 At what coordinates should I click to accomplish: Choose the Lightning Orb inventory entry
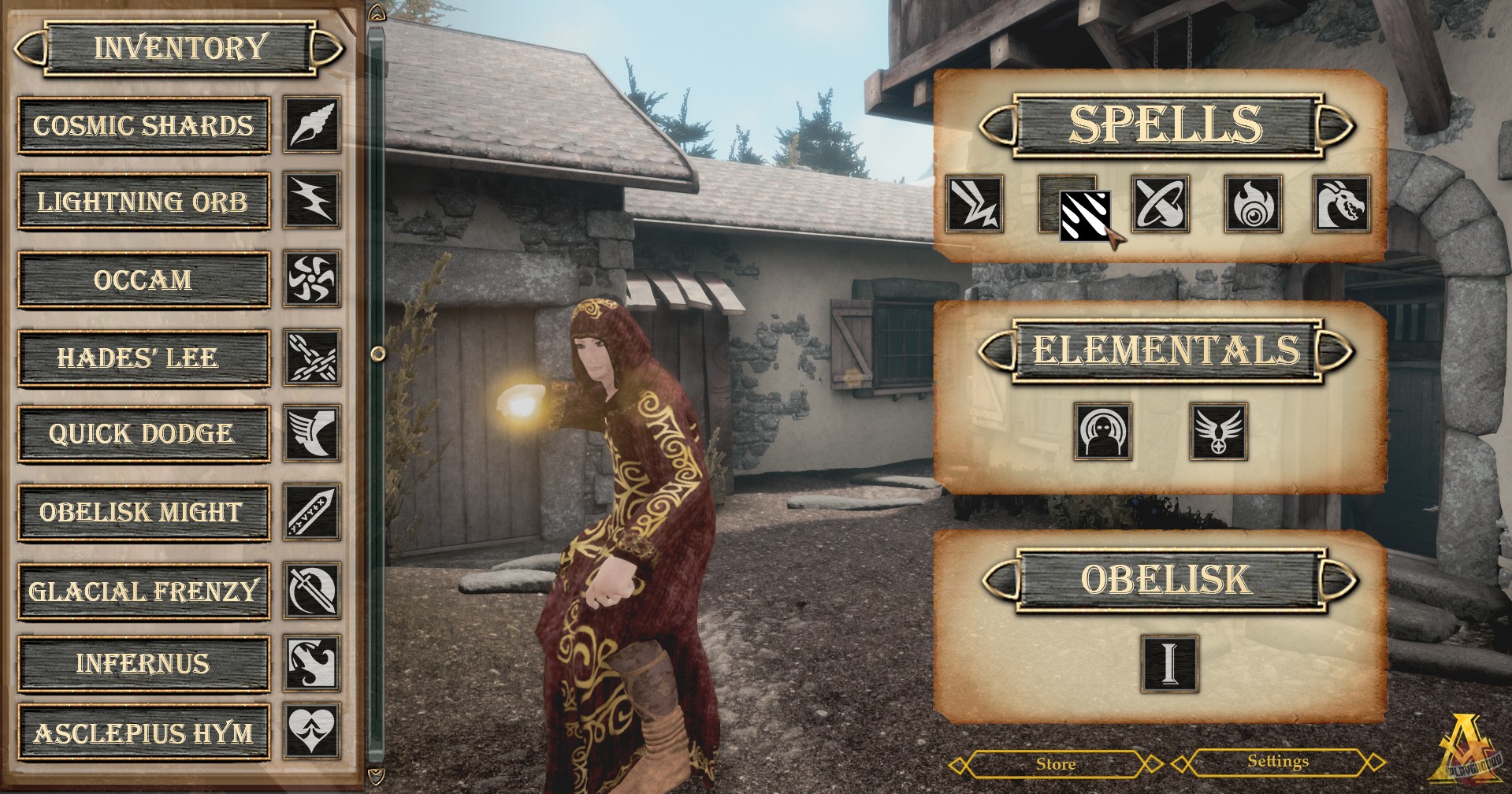coord(143,202)
